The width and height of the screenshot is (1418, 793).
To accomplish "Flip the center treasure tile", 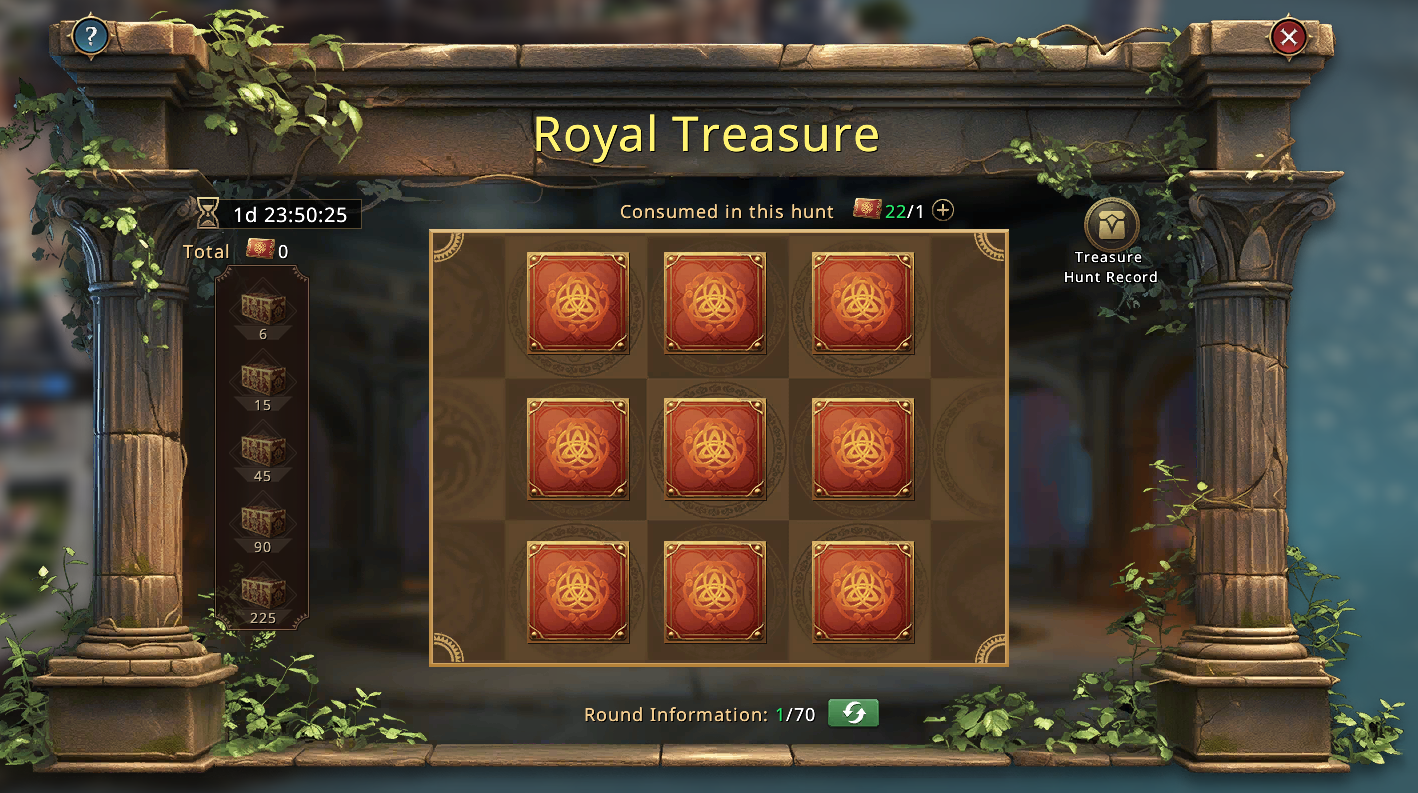I will (715, 448).
